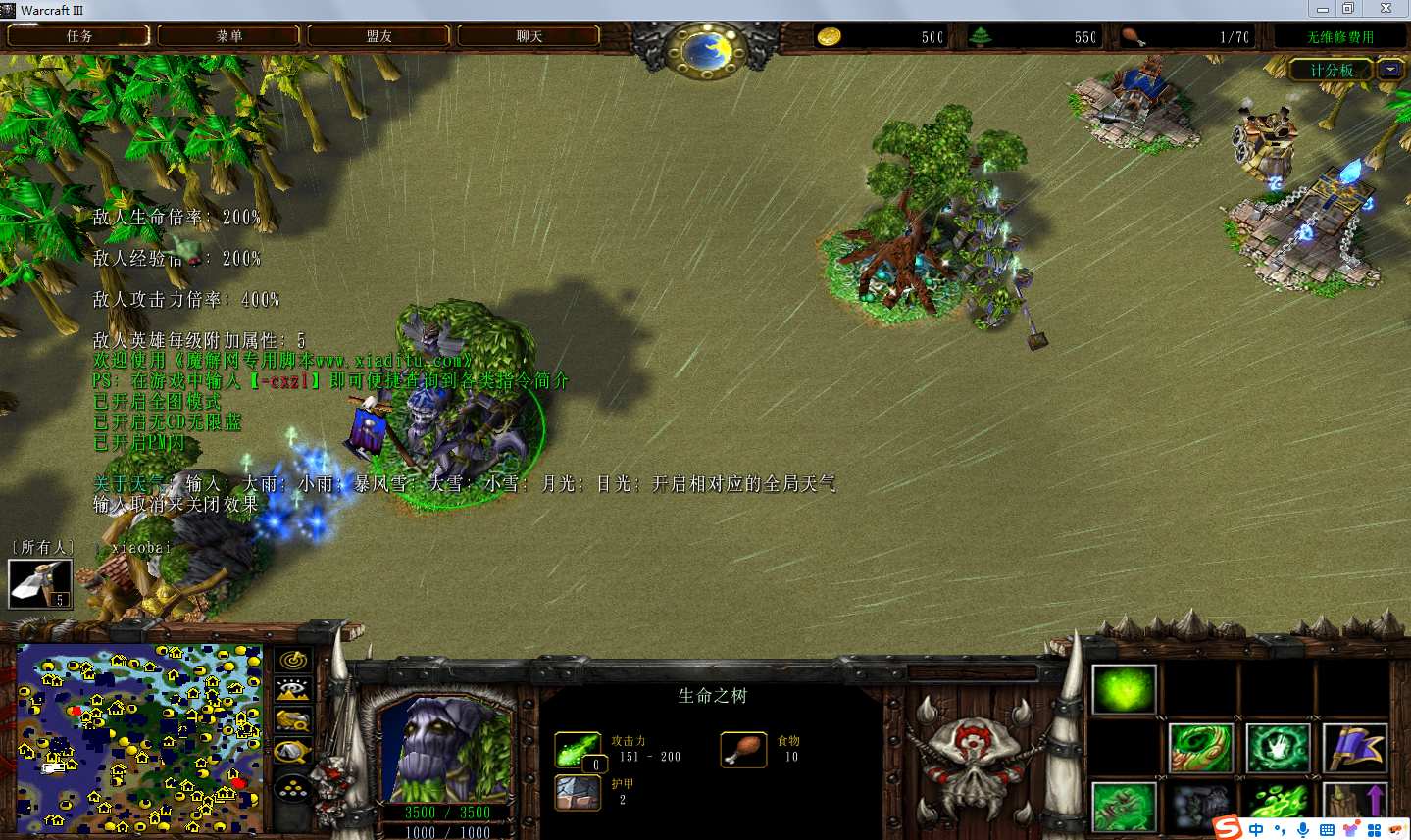Toggle the minimap ally color mode button
This screenshot has width=1411, height=840.
292,721
